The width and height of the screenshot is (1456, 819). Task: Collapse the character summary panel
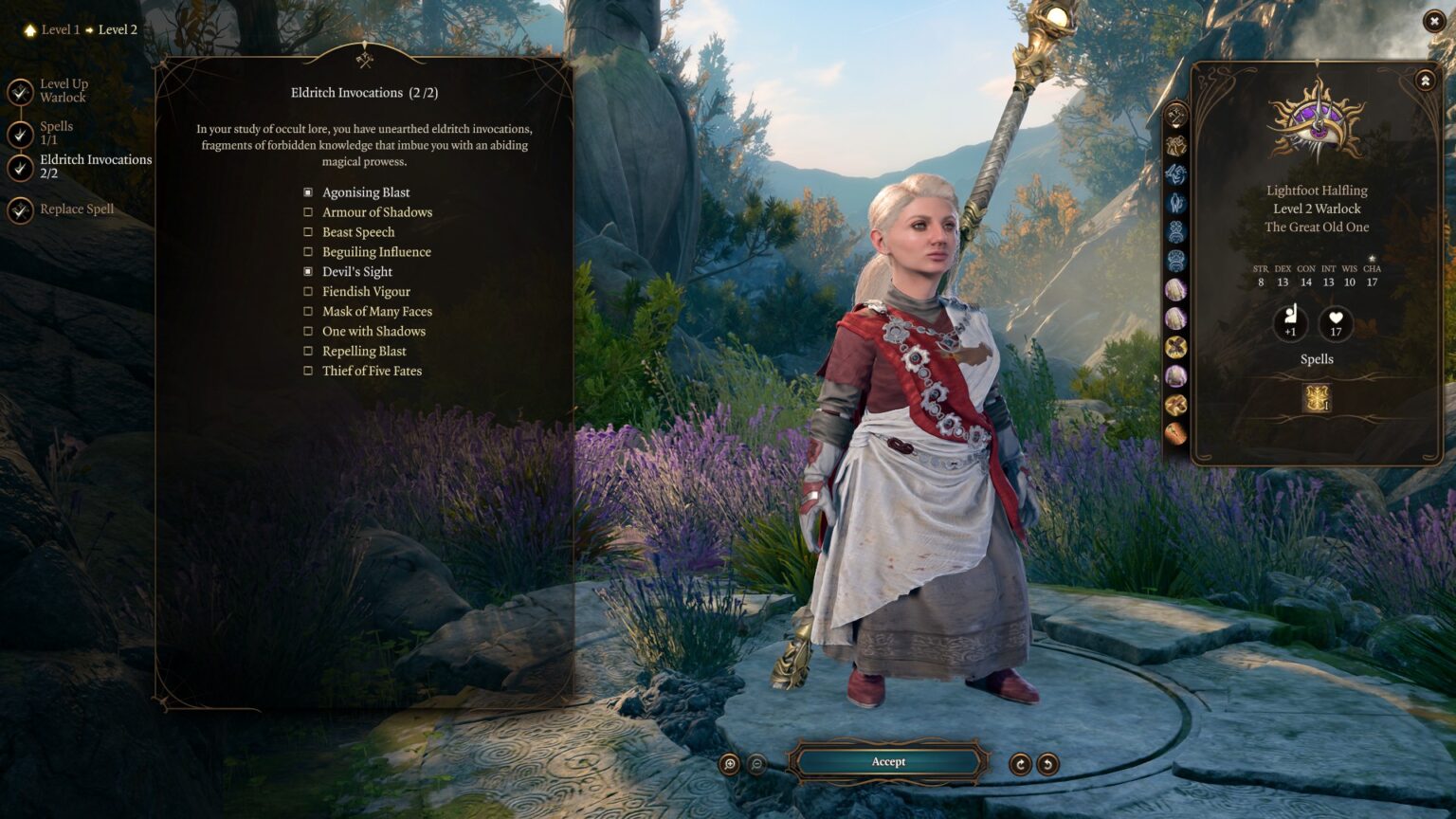click(1425, 82)
